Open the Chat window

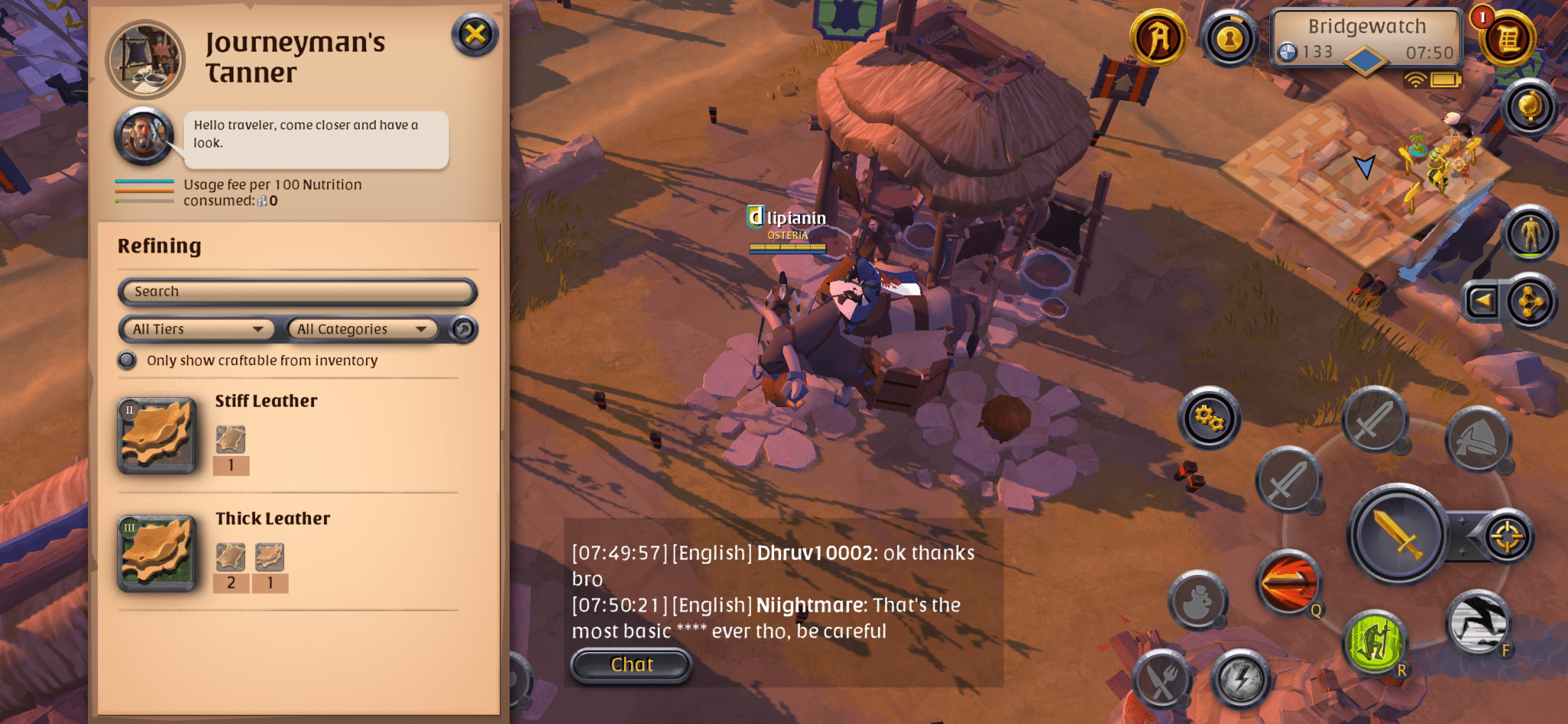630,664
